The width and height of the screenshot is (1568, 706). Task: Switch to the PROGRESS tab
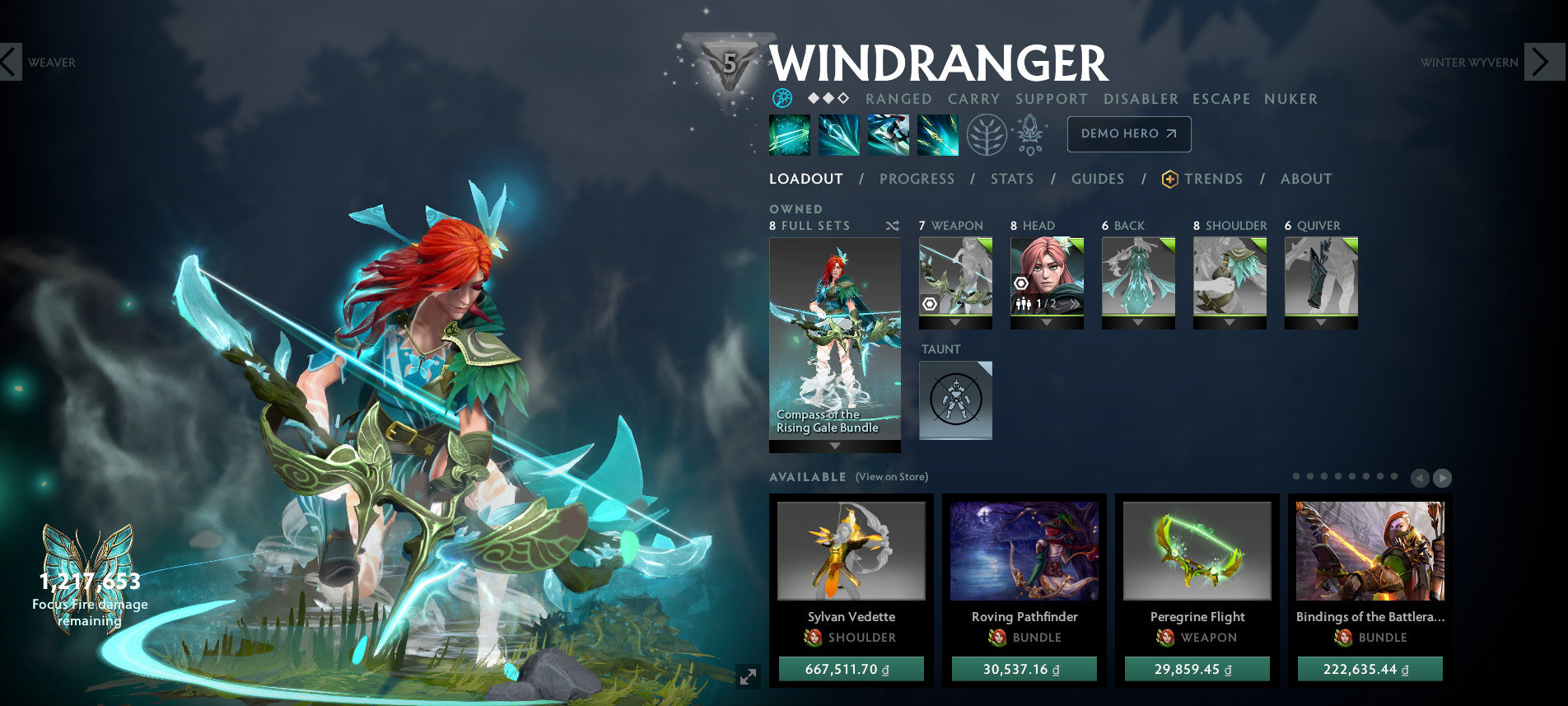tap(917, 179)
